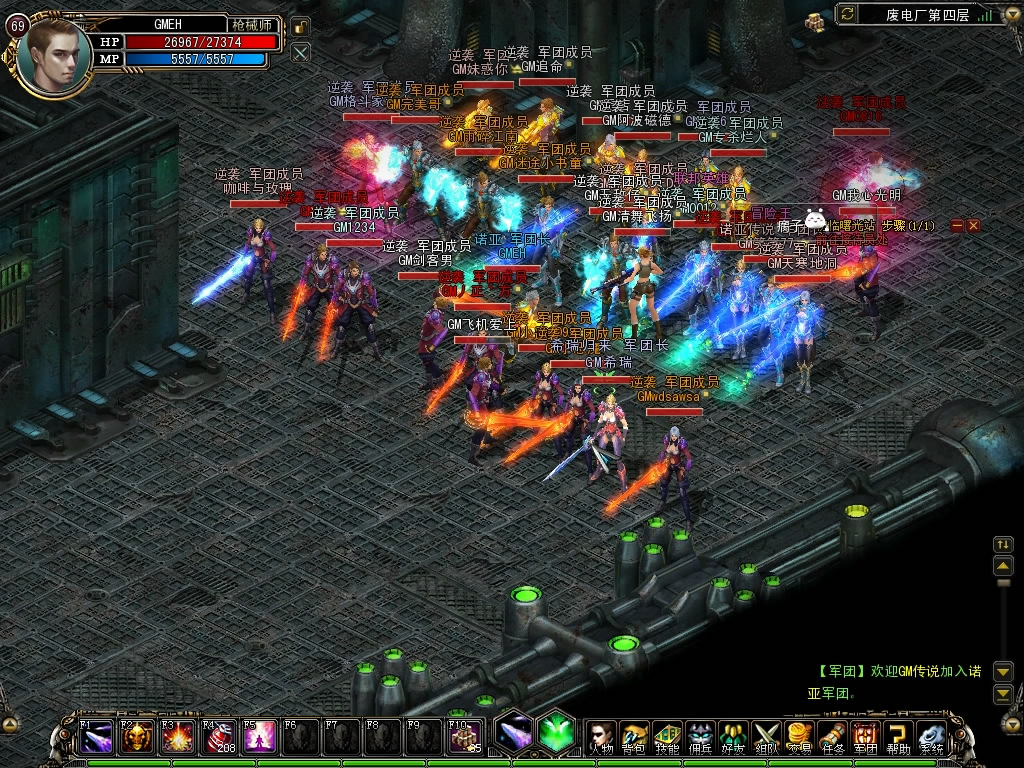Image resolution: width=1024 pixels, height=768 pixels.
Task: Use the F4 red potion slot
Action: tap(219, 737)
